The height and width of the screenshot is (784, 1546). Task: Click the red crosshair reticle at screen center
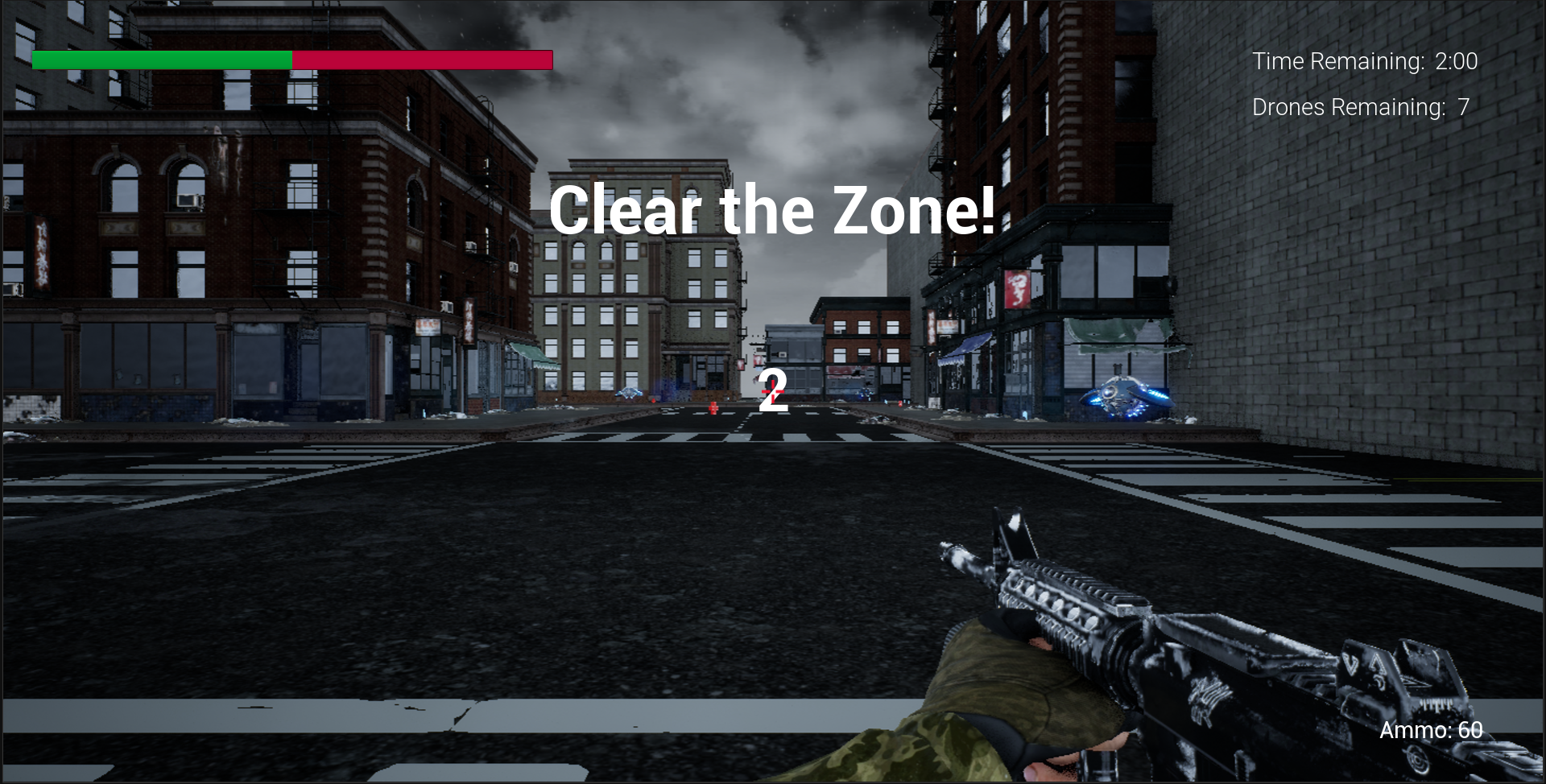(x=773, y=392)
